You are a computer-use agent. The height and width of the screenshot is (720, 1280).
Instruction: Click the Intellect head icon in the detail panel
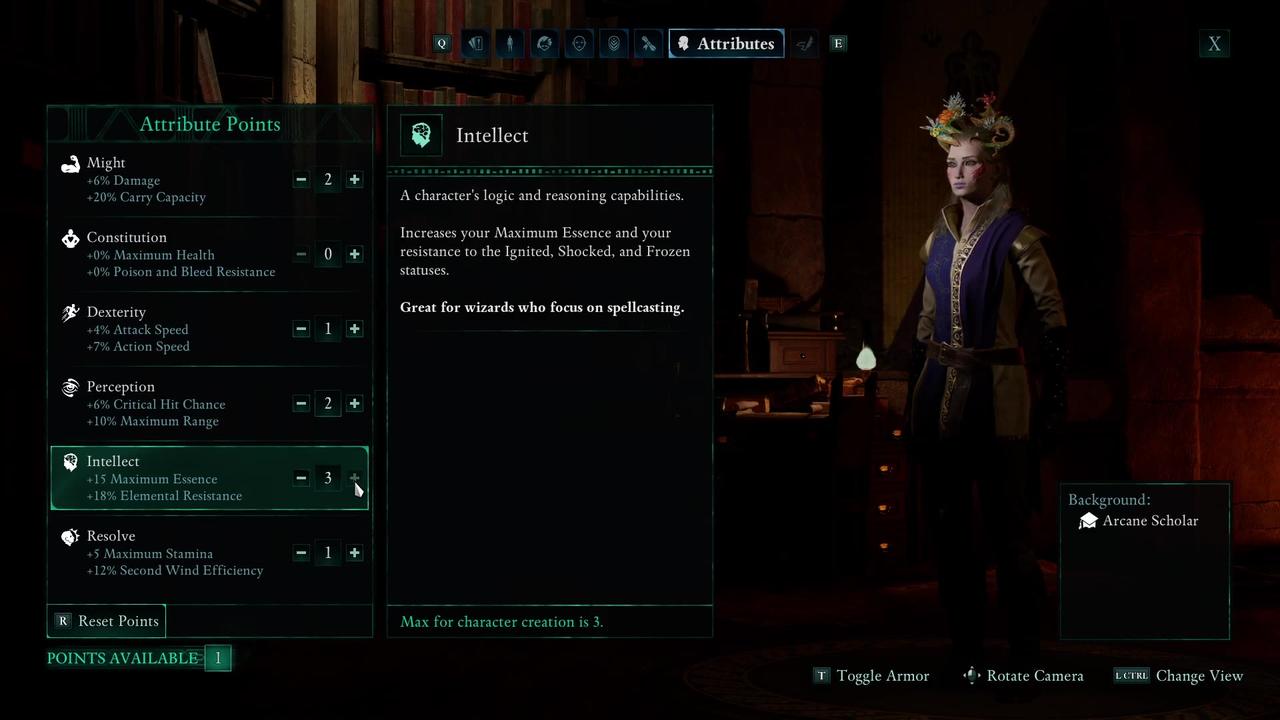[x=421, y=134]
